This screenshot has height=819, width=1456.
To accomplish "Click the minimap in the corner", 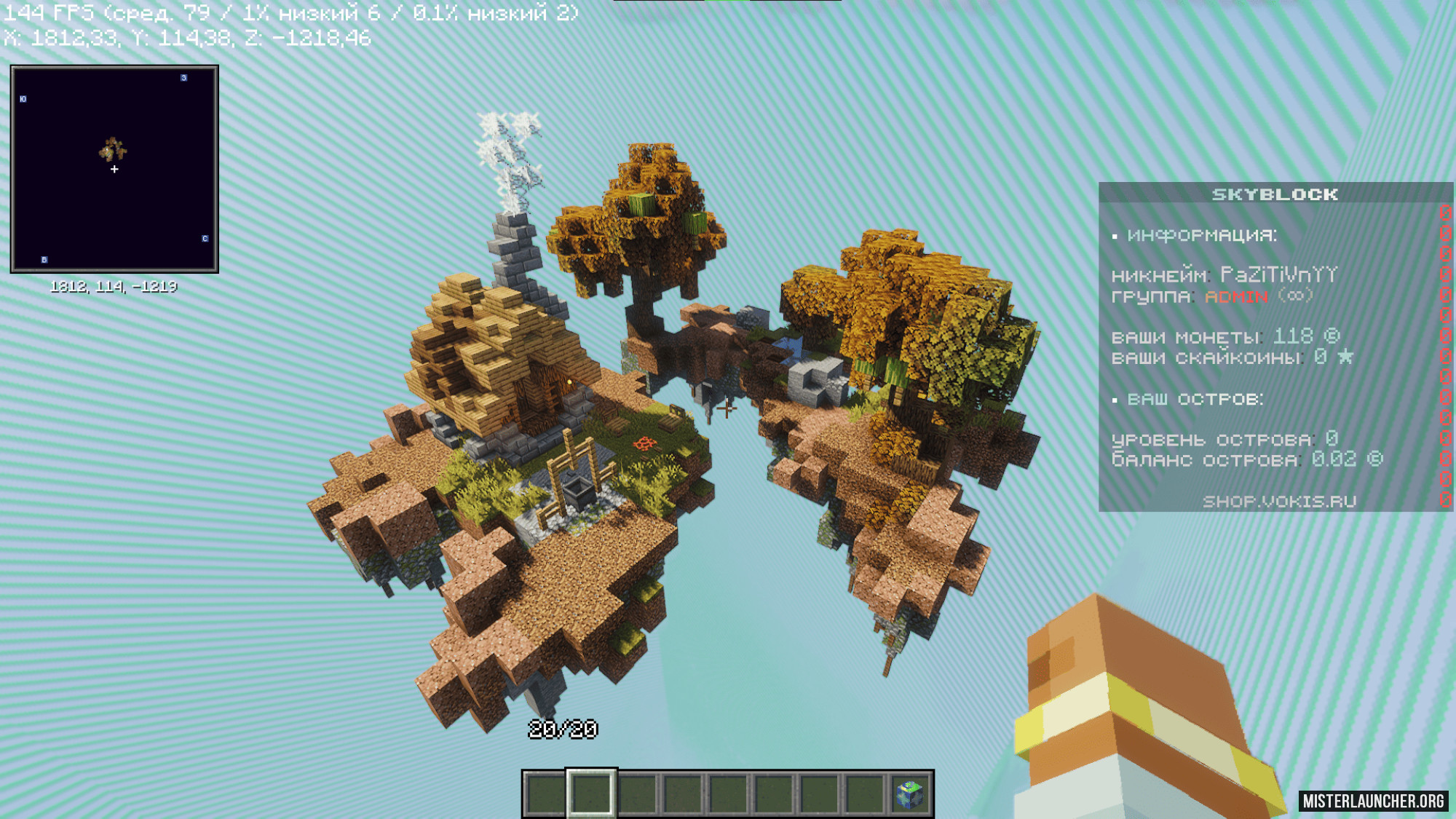I will (114, 169).
